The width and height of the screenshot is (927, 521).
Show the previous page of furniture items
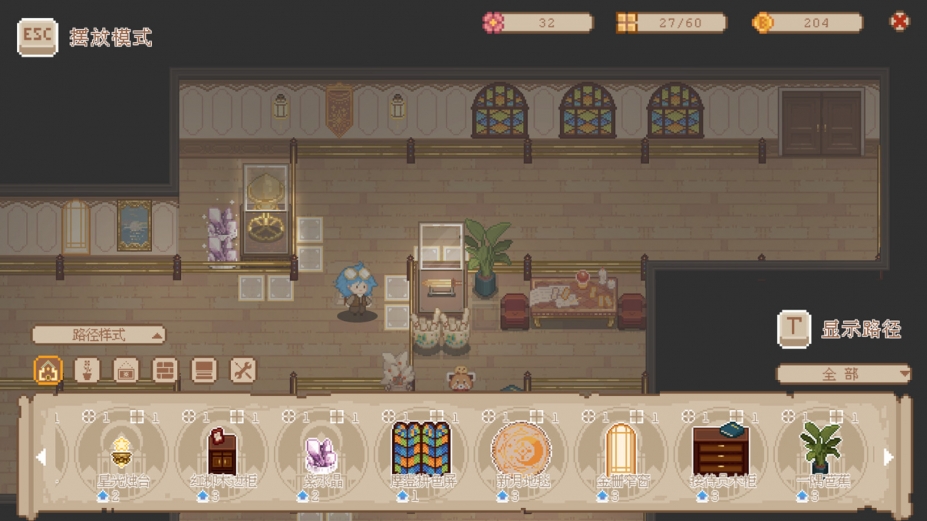click(x=41, y=457)
